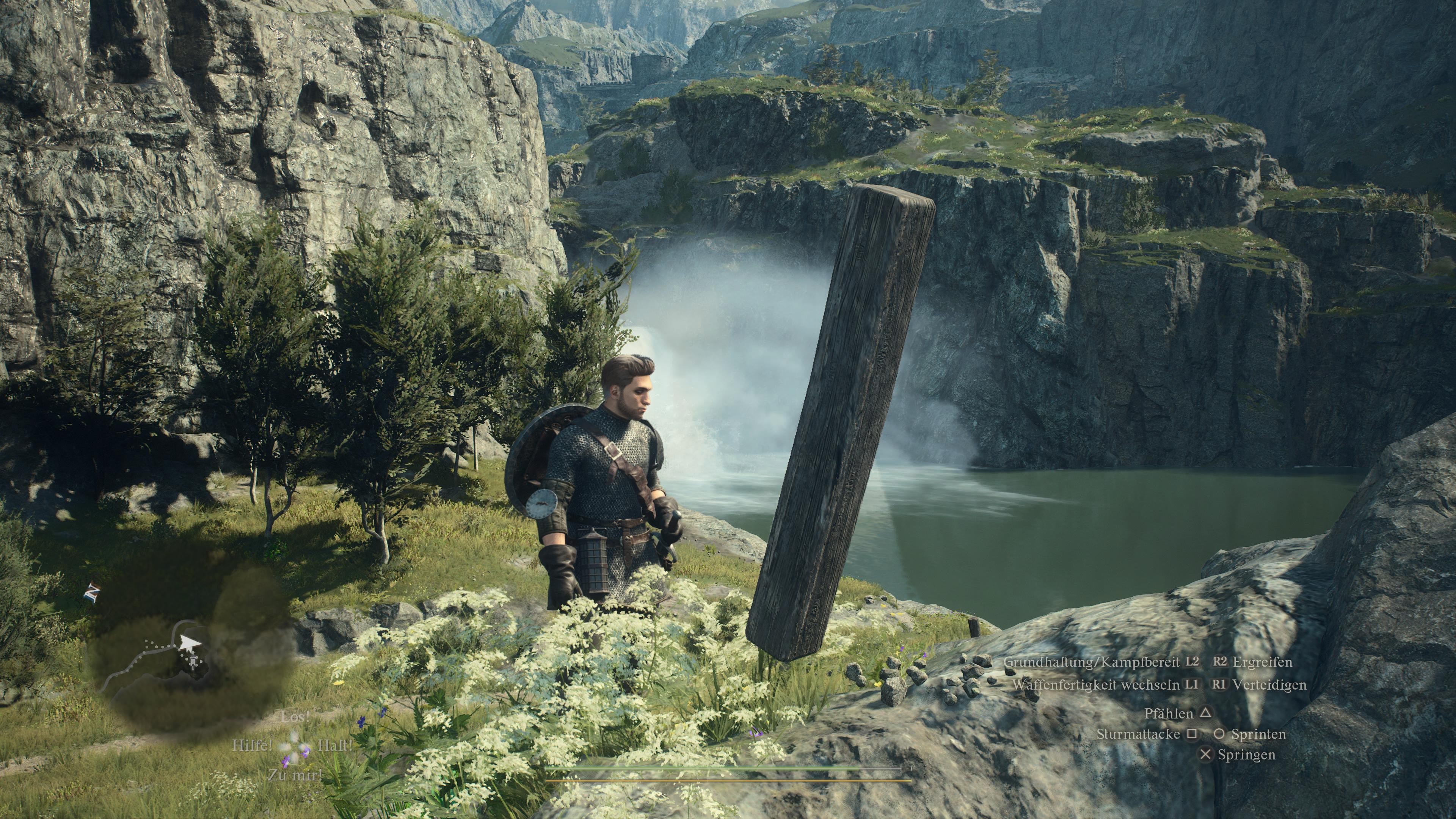Screen dimensions: 1456x819
Task: Select the white player arrow on minimap
Action: point(189,643)
